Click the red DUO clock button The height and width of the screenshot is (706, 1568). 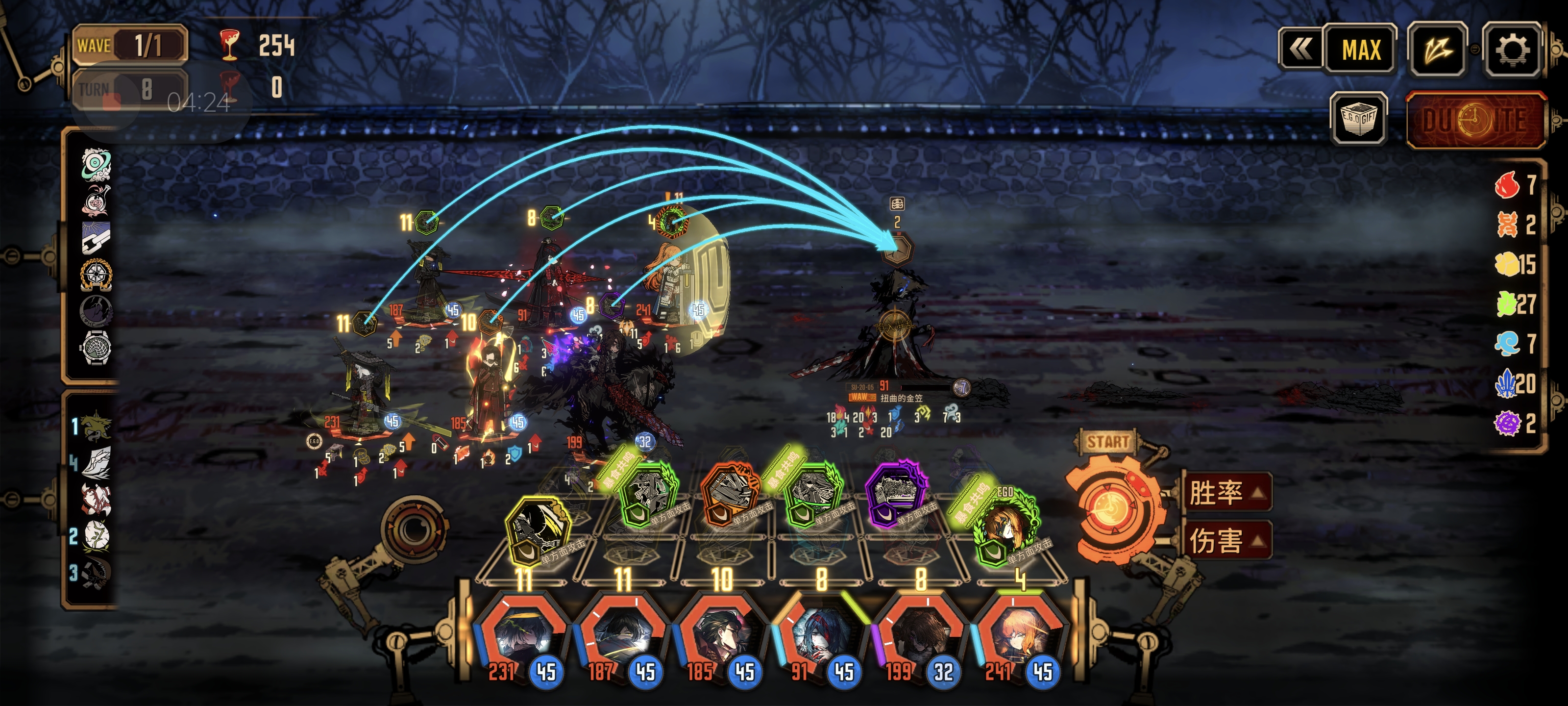(1475, 120)
